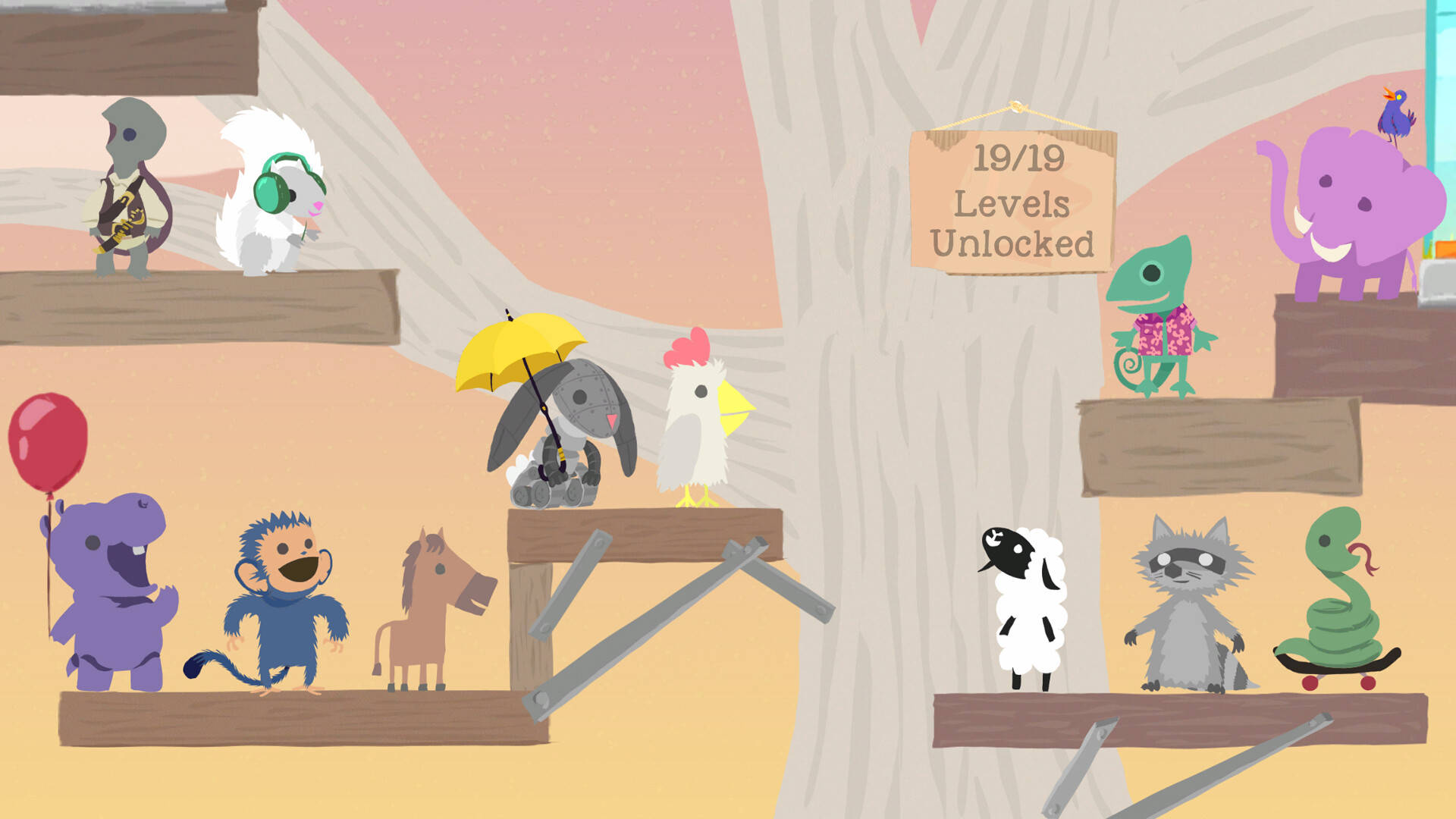Image resolution: width=1456 pixels, height=819 pixels.
Task: Pick the hooded turtle character
Action: pyautogui.click(x=130, y=190)
